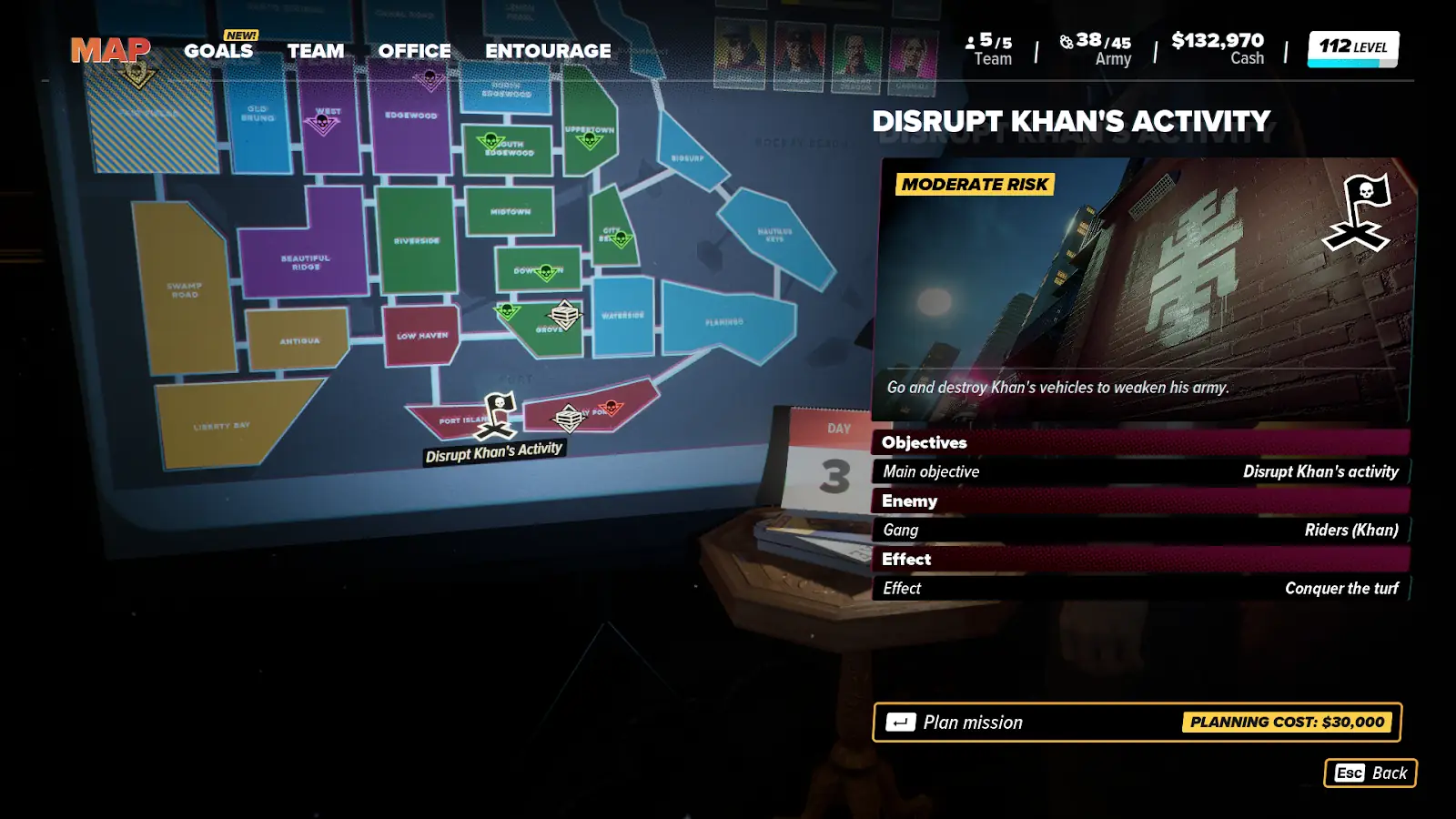The image size is (1456, 819).
Task: Click the crate marker in Grove
Action: (565, 314)
